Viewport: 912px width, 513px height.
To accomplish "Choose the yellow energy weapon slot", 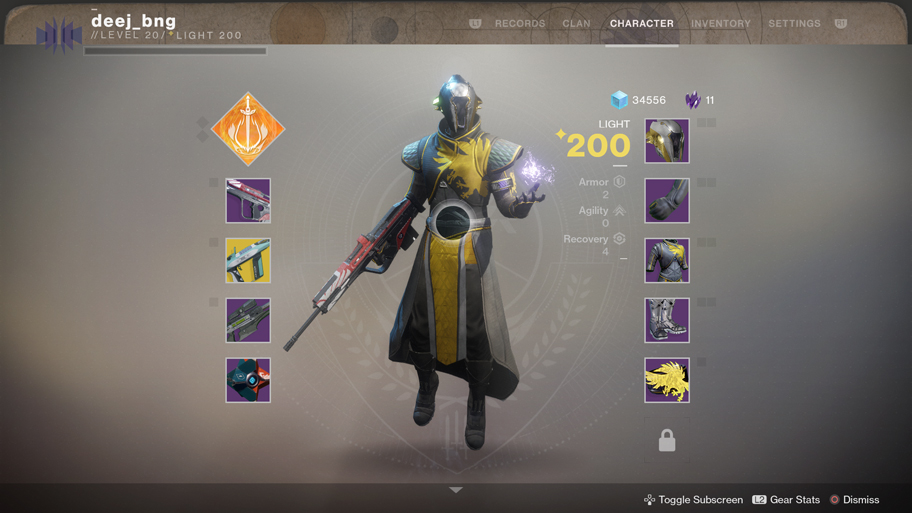I will 248,261.
